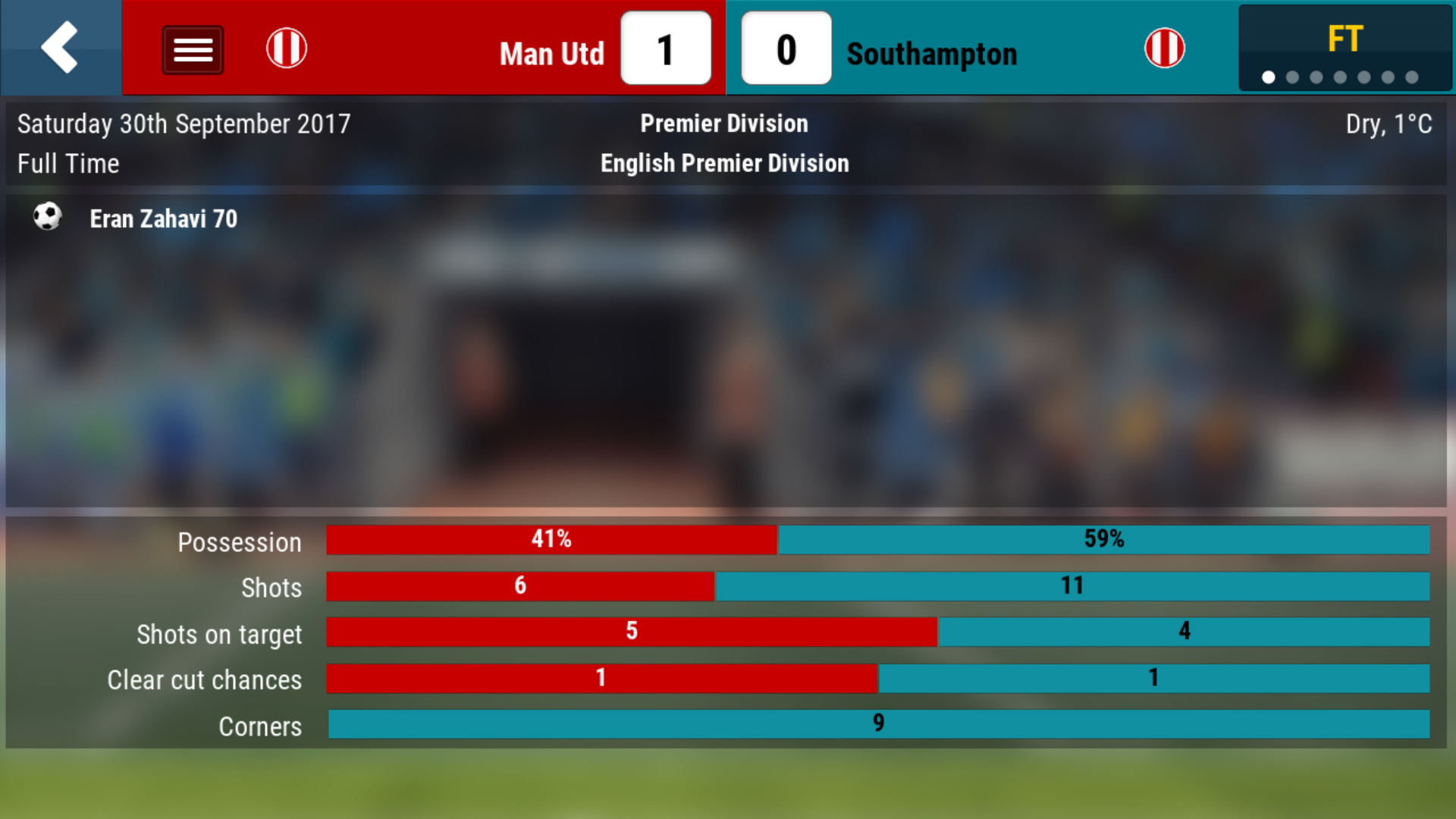This screenshot has height=819, width=1456.
Task: Tap the Man Utd club badge
Action: (287, 49)
